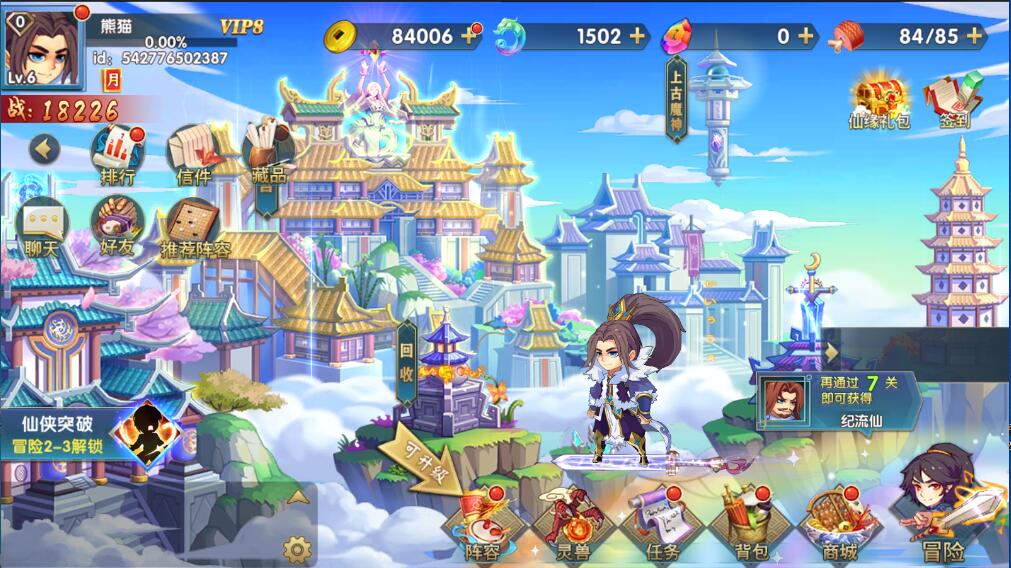Click the player avatar portrait
This screenshot has height=568, width=1011.
(42, 48)
